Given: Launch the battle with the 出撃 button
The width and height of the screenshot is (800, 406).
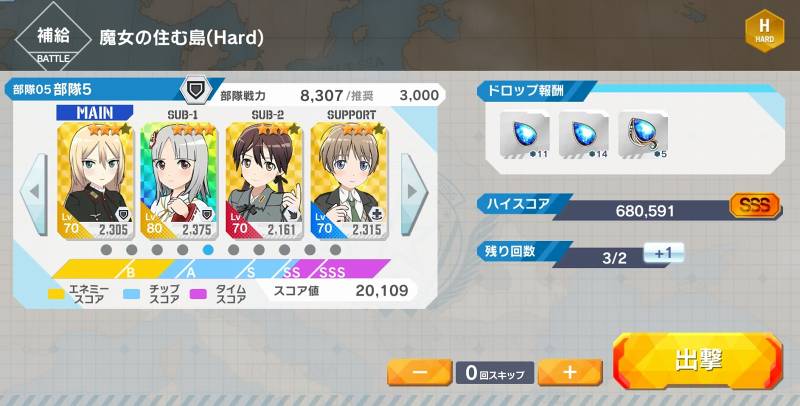Looking at the screenshot, I should coord(698,361).
